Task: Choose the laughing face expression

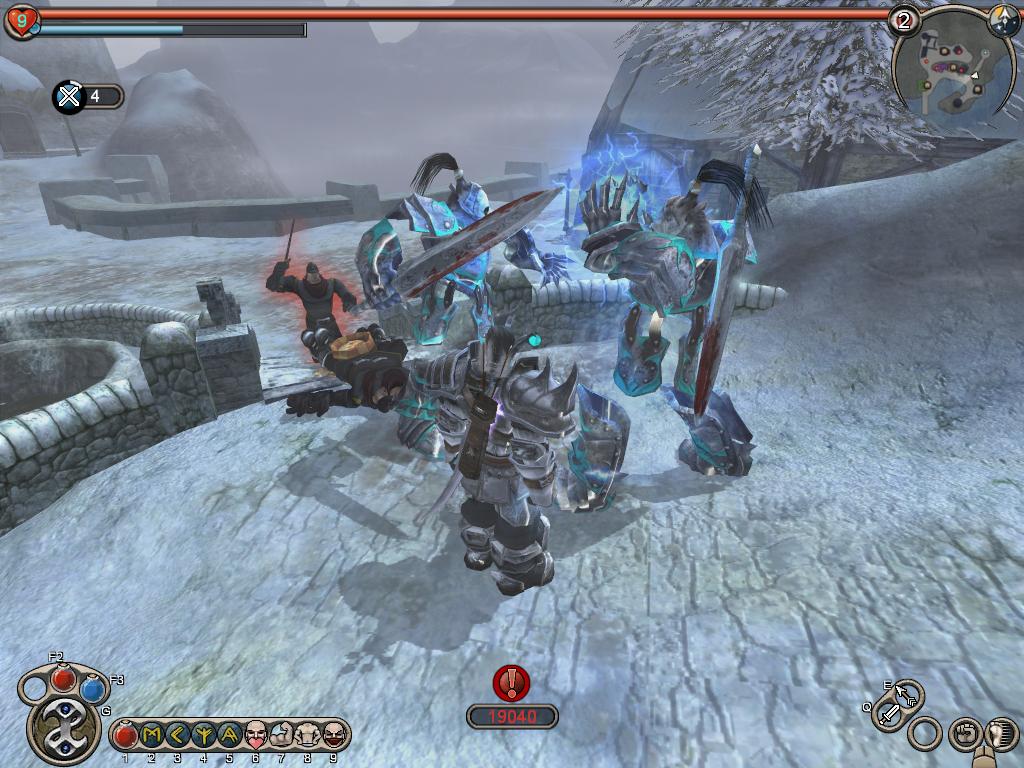Action: (x=333, y=735)
